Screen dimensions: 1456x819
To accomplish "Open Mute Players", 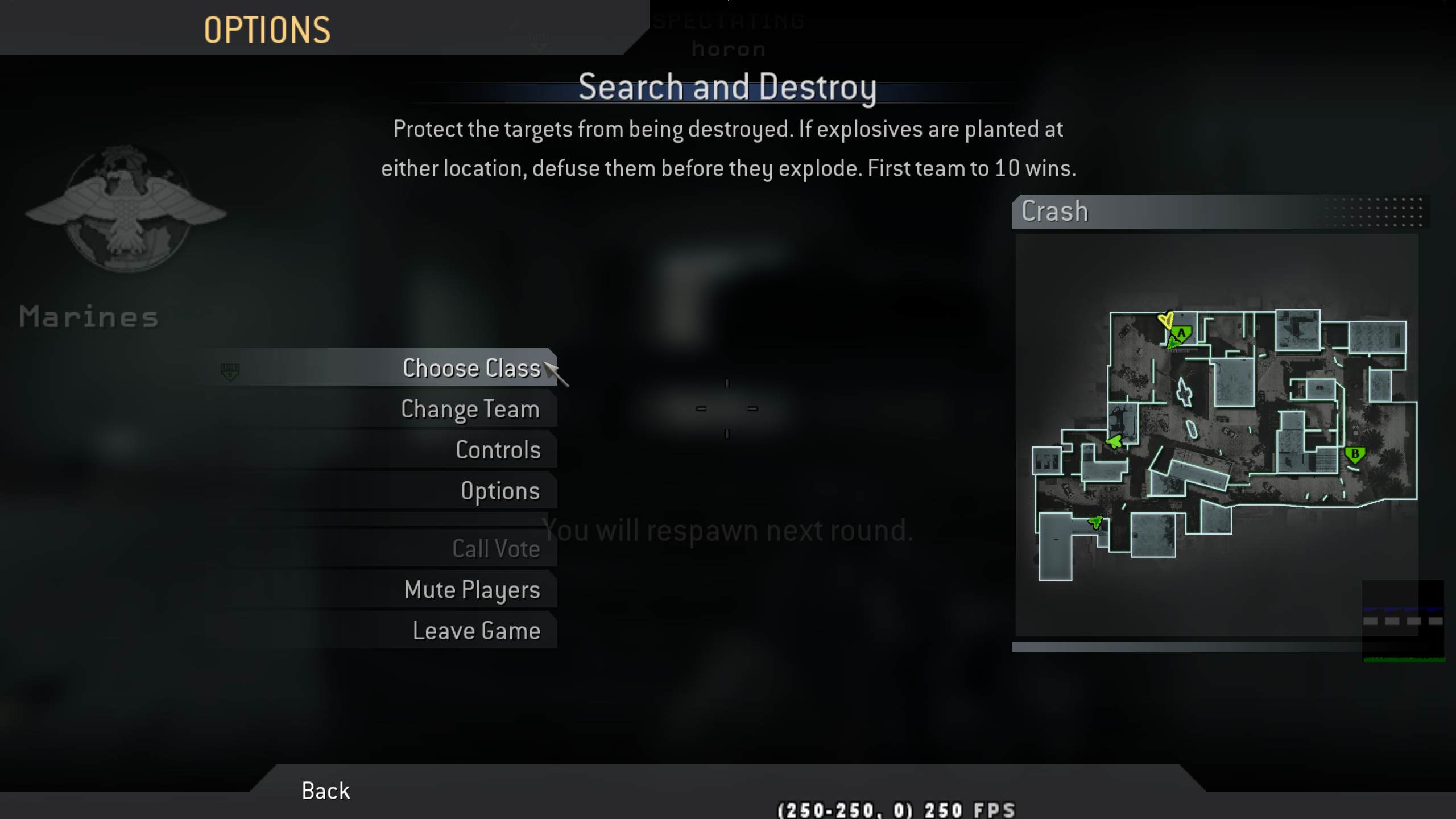I will (x=471, y=590).
